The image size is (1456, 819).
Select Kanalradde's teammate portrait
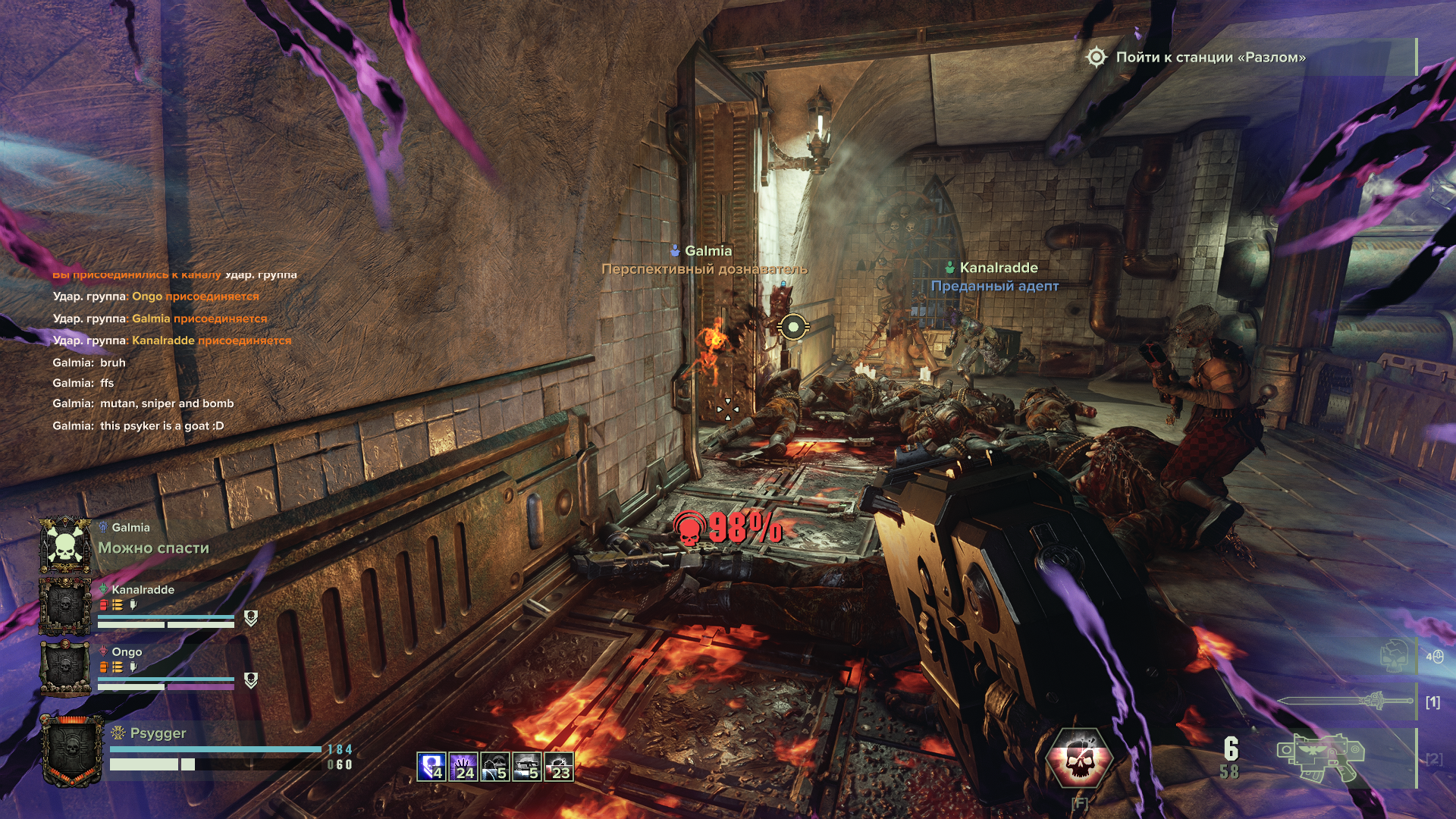65,606
